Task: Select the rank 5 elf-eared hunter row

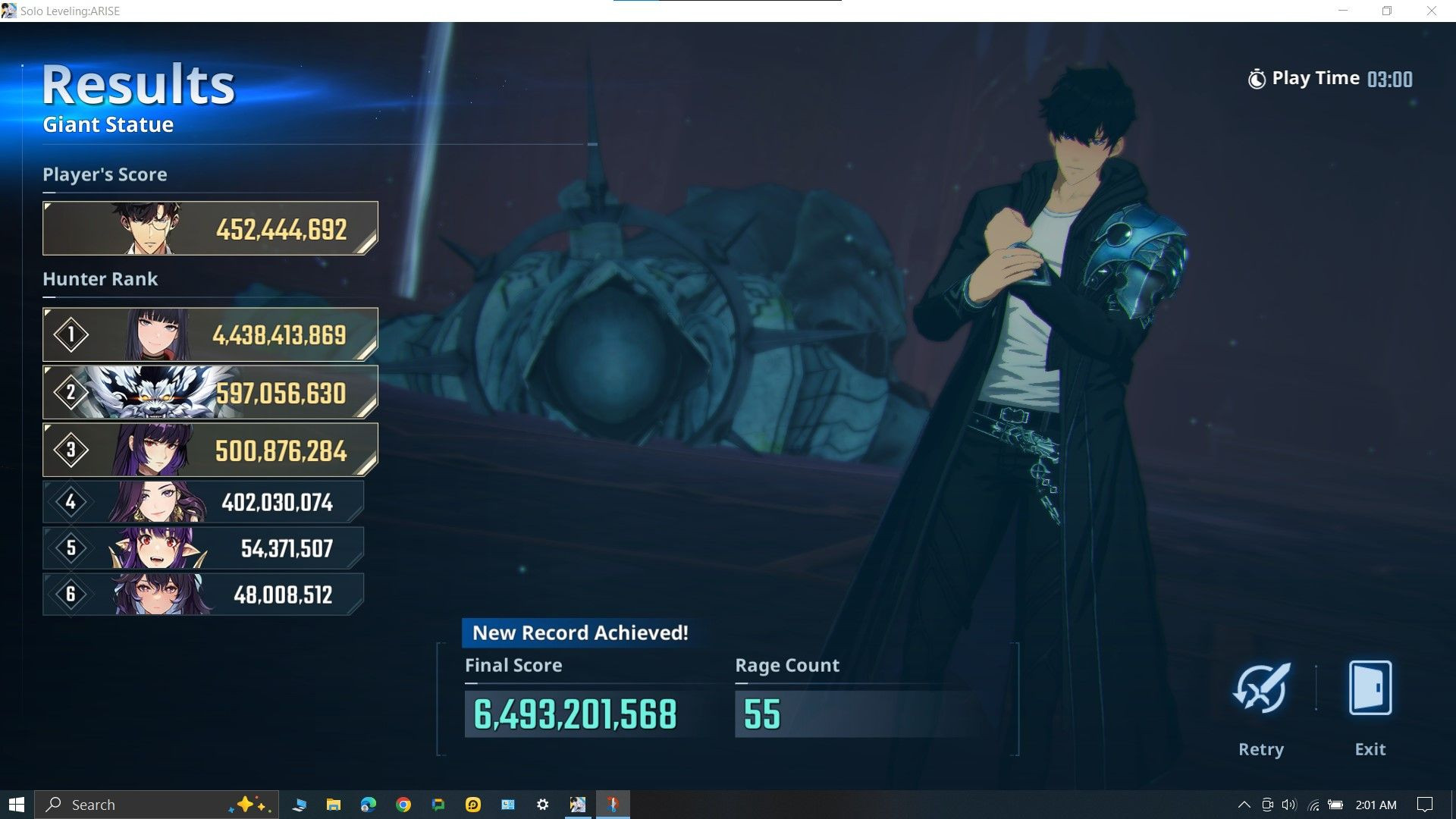Action: (x=203, y=548)
